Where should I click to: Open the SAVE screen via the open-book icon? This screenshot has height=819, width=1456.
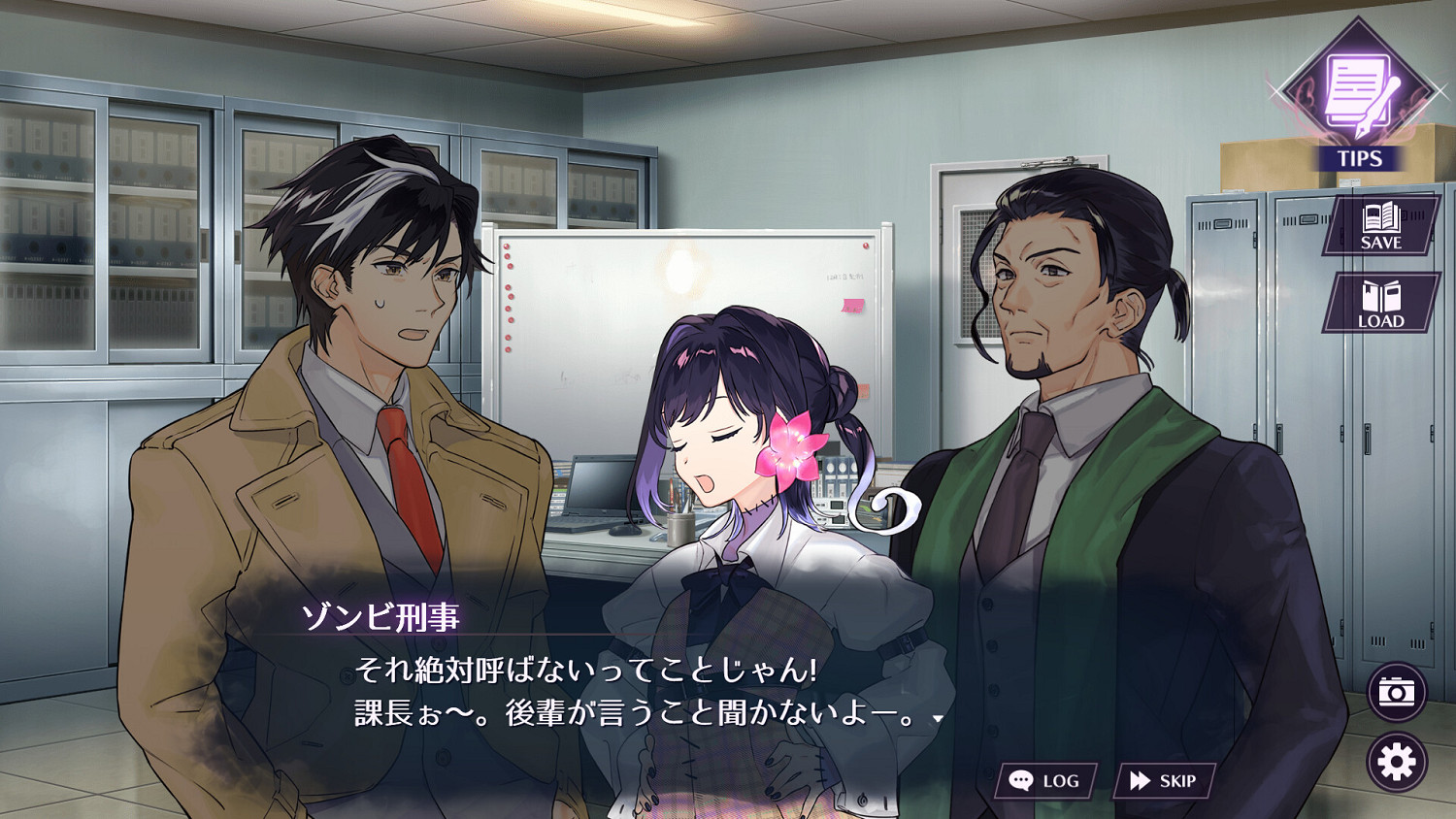click(1382, 215)
